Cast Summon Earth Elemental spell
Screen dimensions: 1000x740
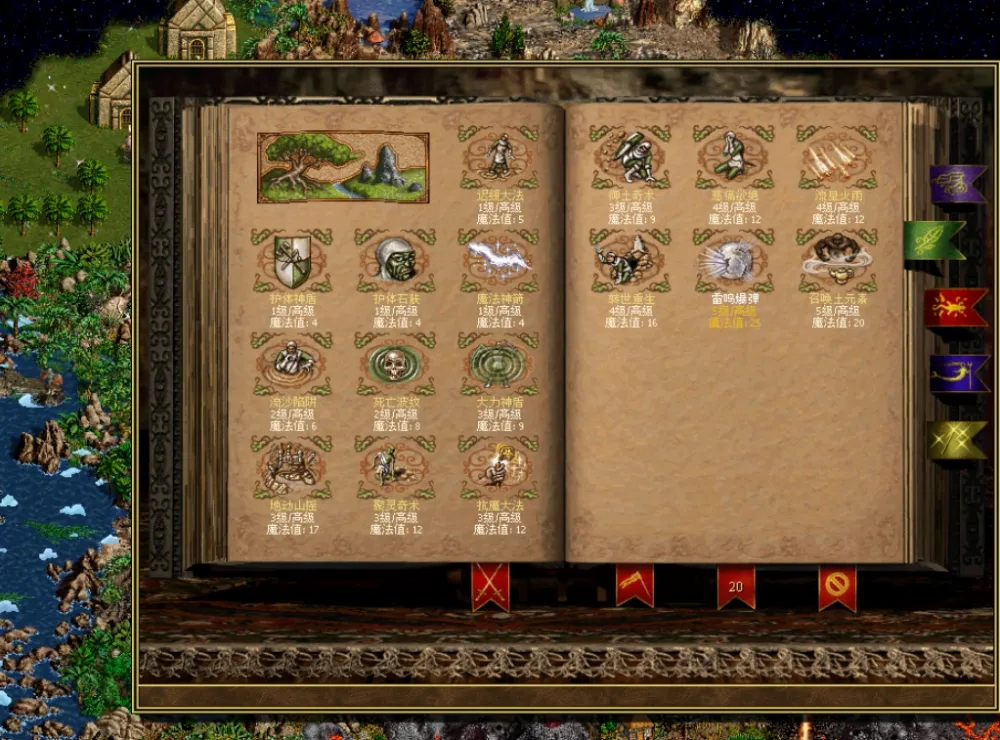pos(837,263)
